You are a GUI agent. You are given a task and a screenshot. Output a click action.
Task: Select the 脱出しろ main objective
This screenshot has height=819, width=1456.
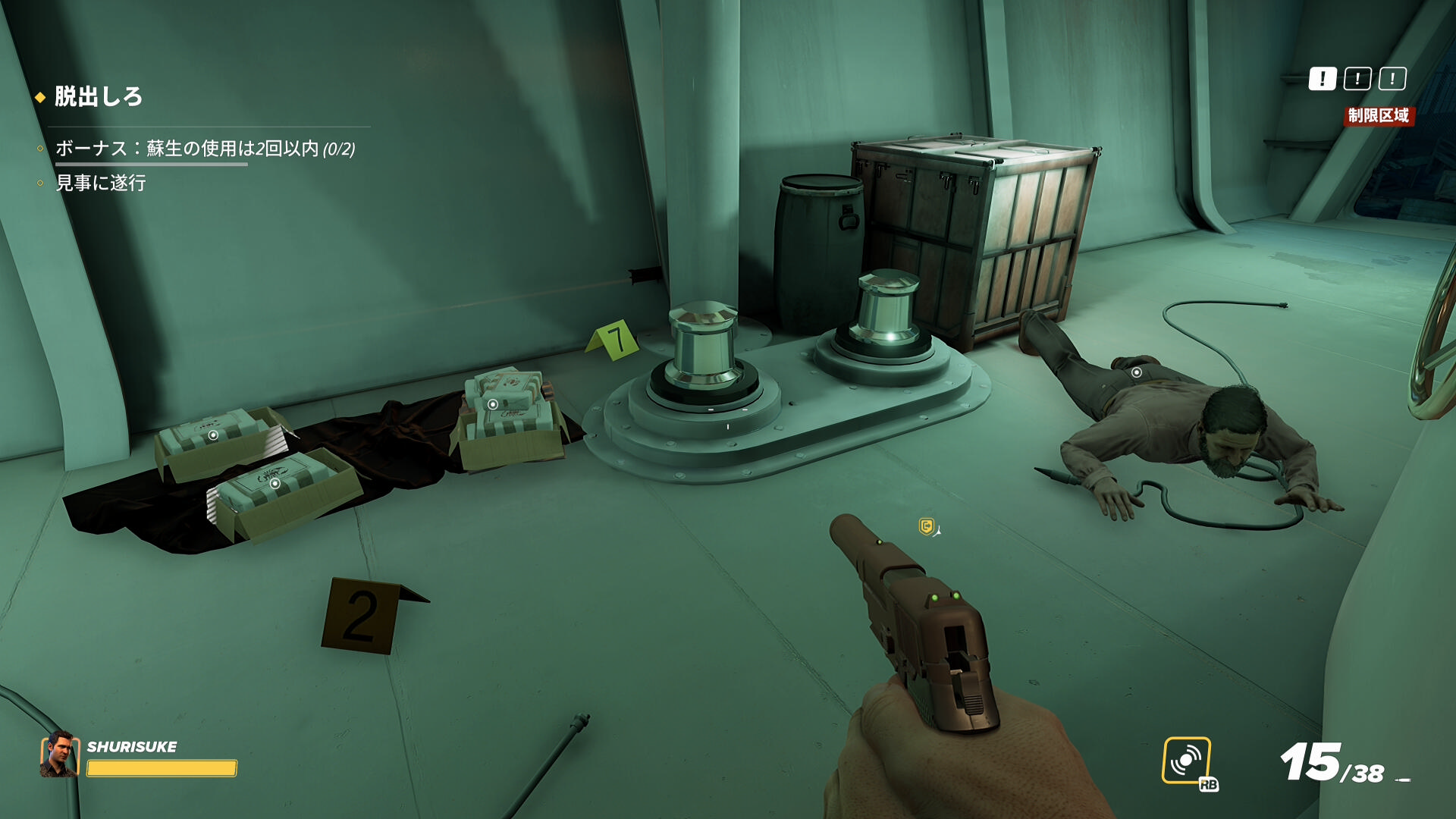point(98,97)
